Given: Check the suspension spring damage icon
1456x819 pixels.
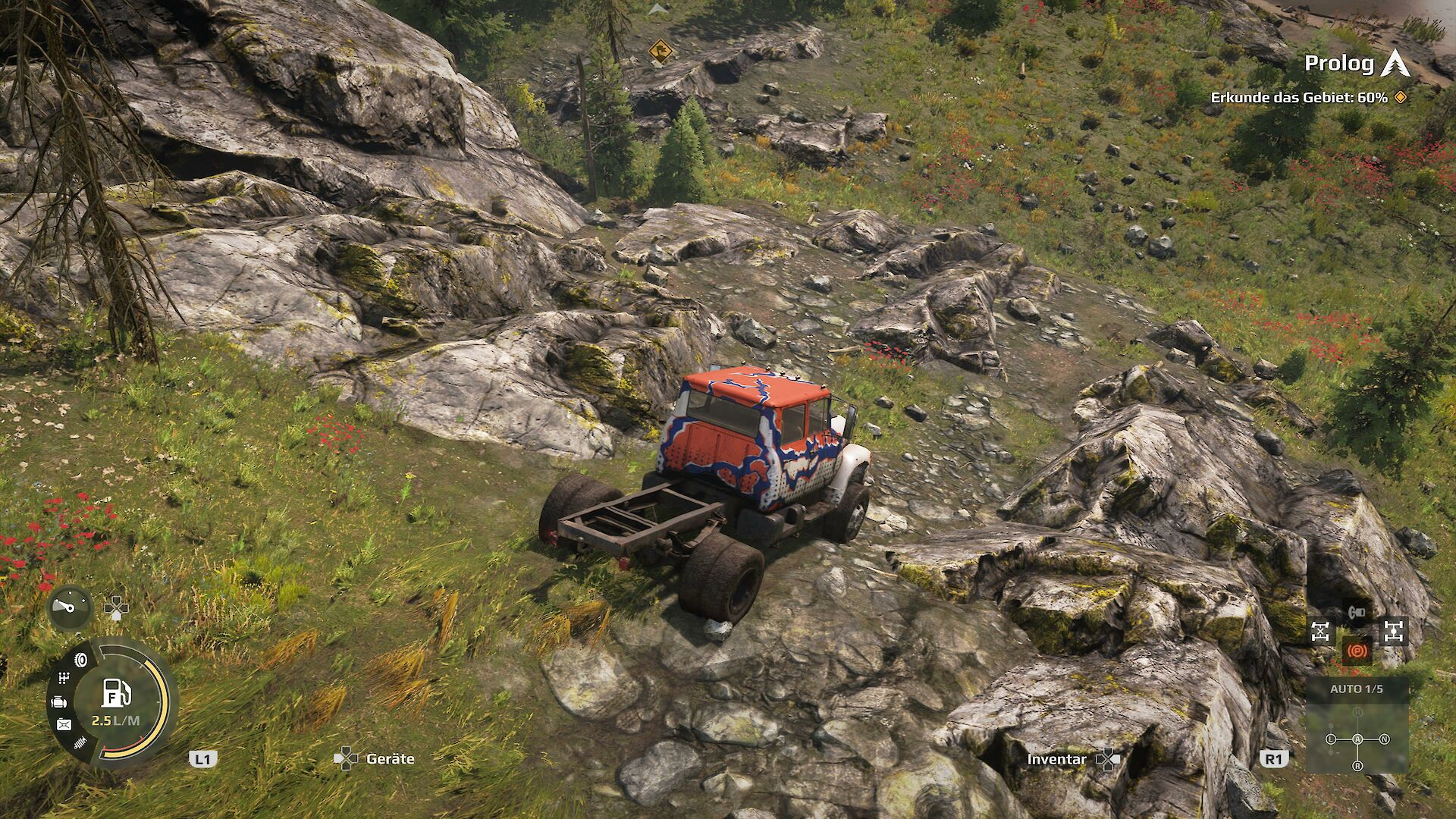Looking at the screenshot, I should pos(80,743).
